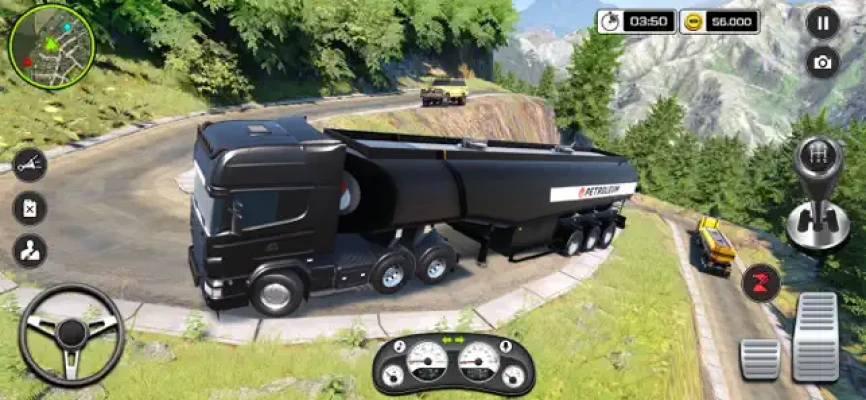Tap the fuel can icon button
The width and height of the screenshot is (866, 400).
click(29, 208)
